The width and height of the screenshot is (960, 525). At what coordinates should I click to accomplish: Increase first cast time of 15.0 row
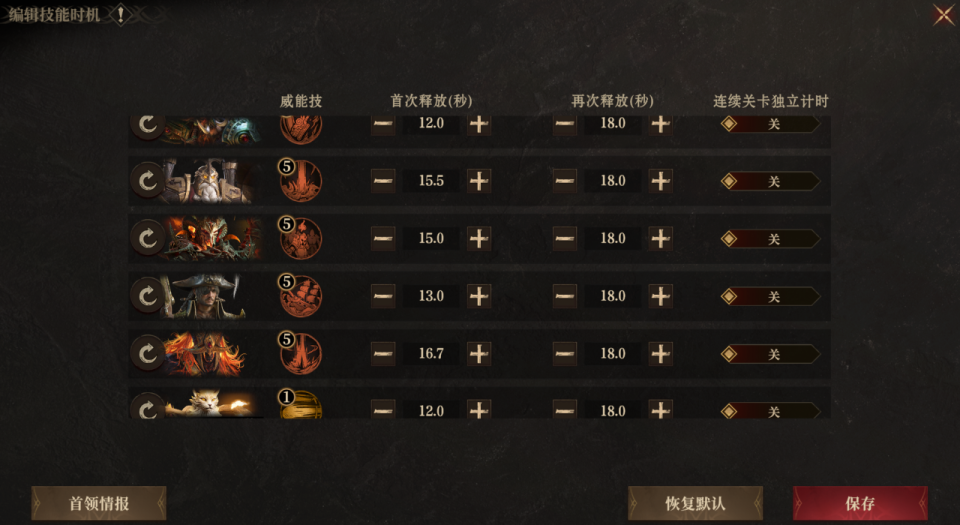point(479,239)
